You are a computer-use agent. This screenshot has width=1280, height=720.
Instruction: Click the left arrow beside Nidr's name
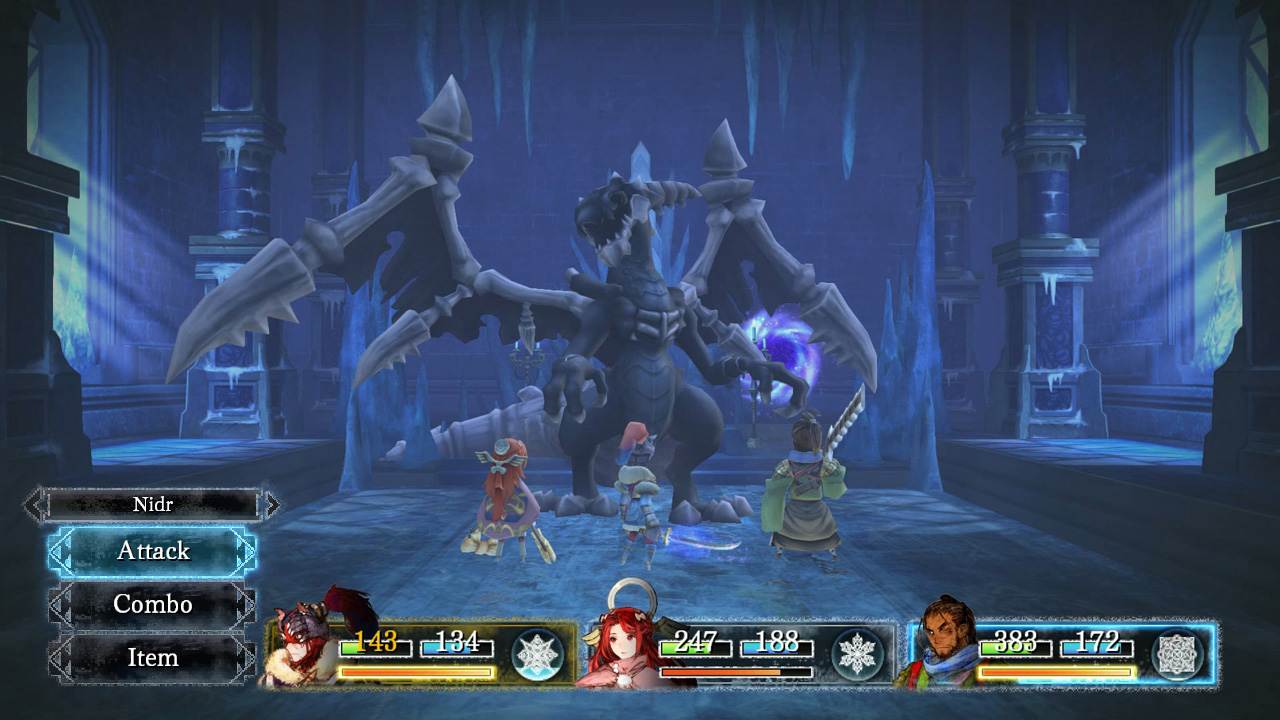[33, 505]
